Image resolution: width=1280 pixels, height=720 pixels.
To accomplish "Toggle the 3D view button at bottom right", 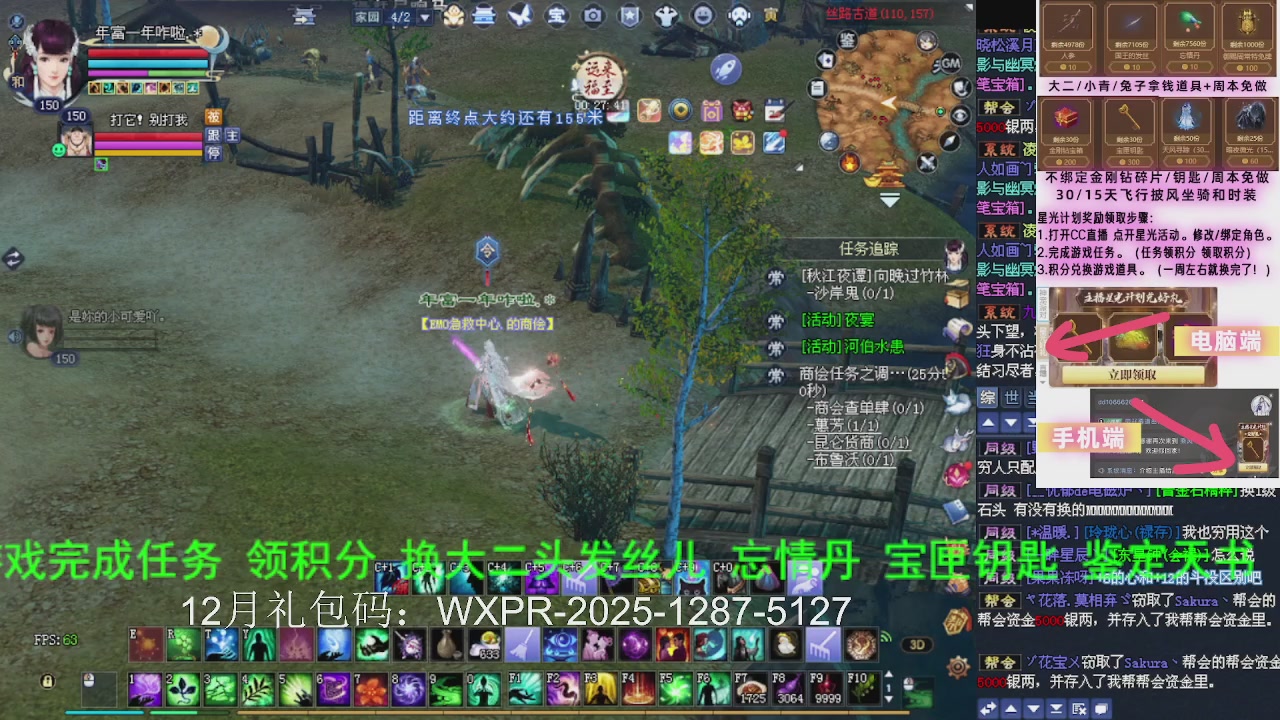I will 918,645.
